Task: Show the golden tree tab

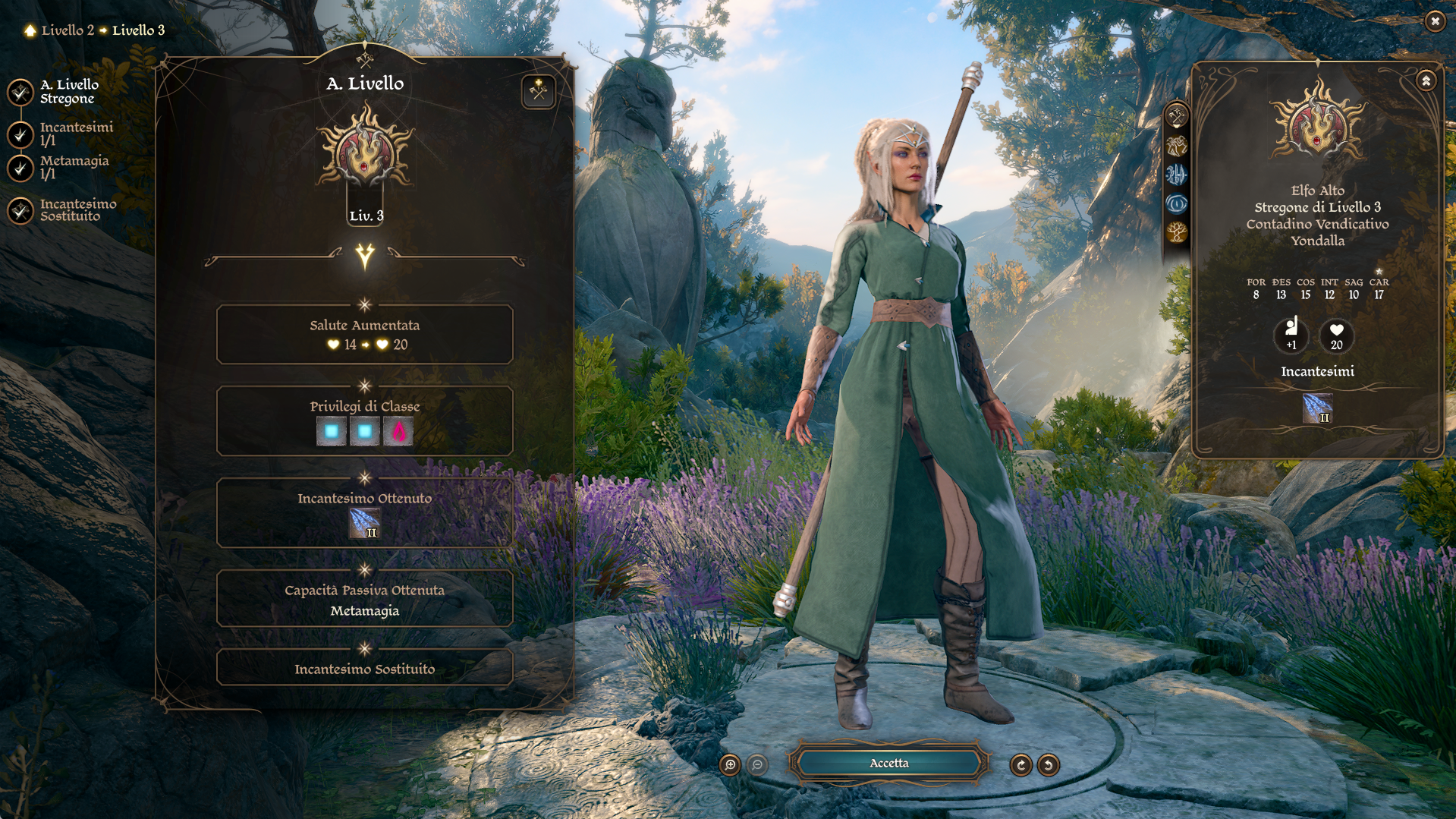Action: click(x=1176, y=232)
